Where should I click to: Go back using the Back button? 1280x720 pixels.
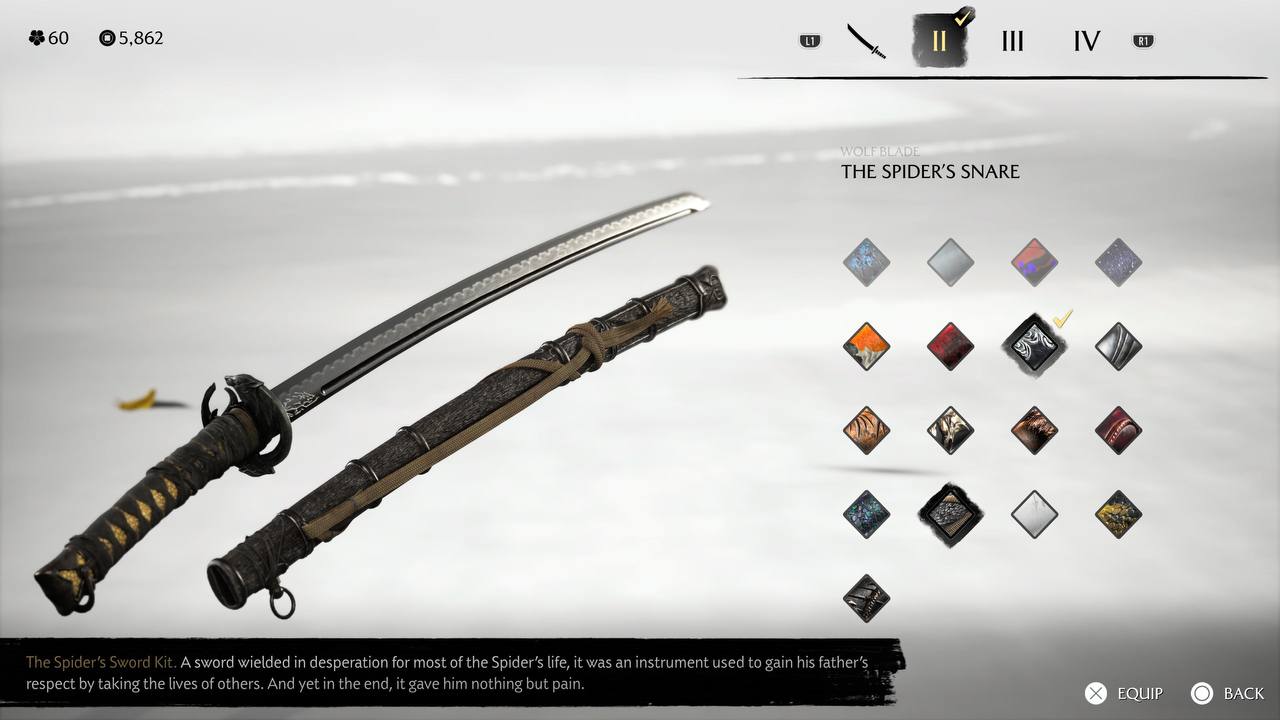point(1228,693)
